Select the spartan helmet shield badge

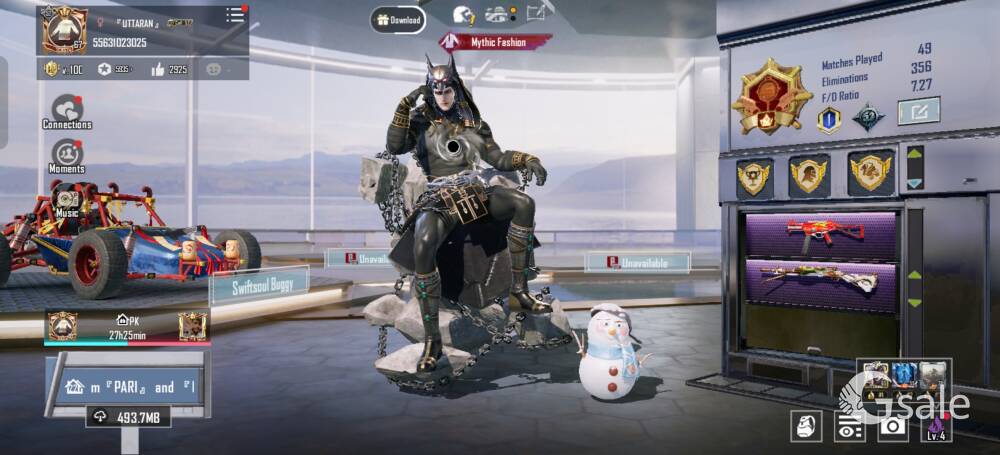(x=808, y=175)
